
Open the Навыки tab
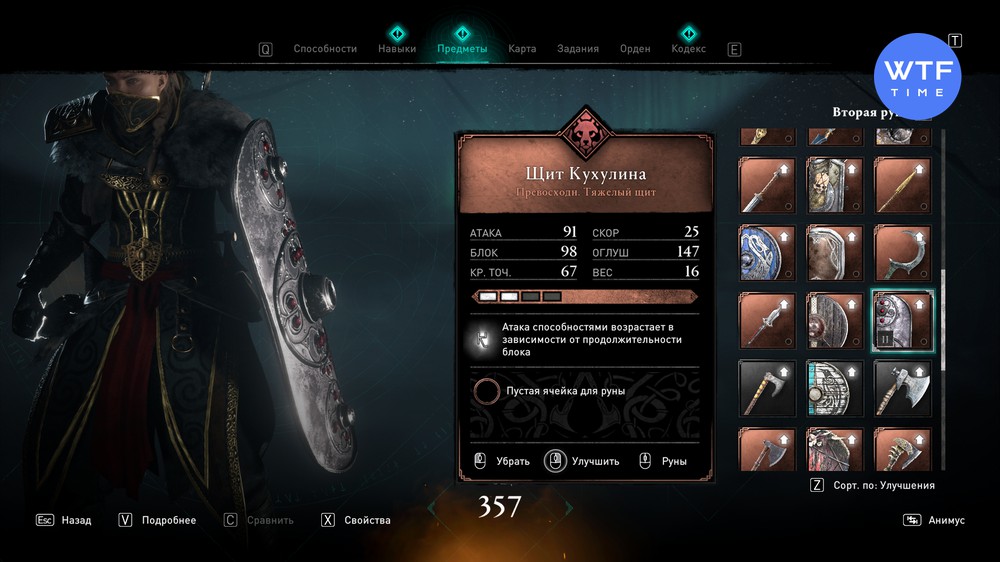tap(397, 49)
